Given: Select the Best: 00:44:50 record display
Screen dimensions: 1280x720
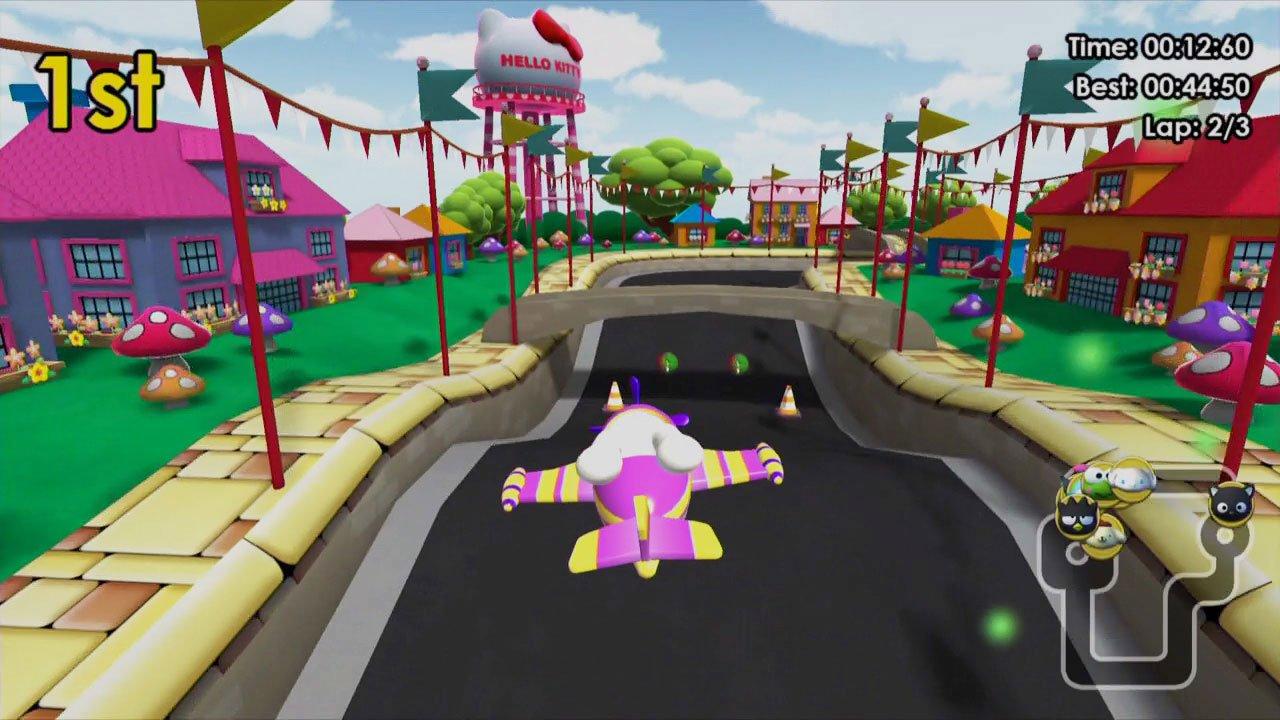Looking at the screenshot, I should [1160, 86].
